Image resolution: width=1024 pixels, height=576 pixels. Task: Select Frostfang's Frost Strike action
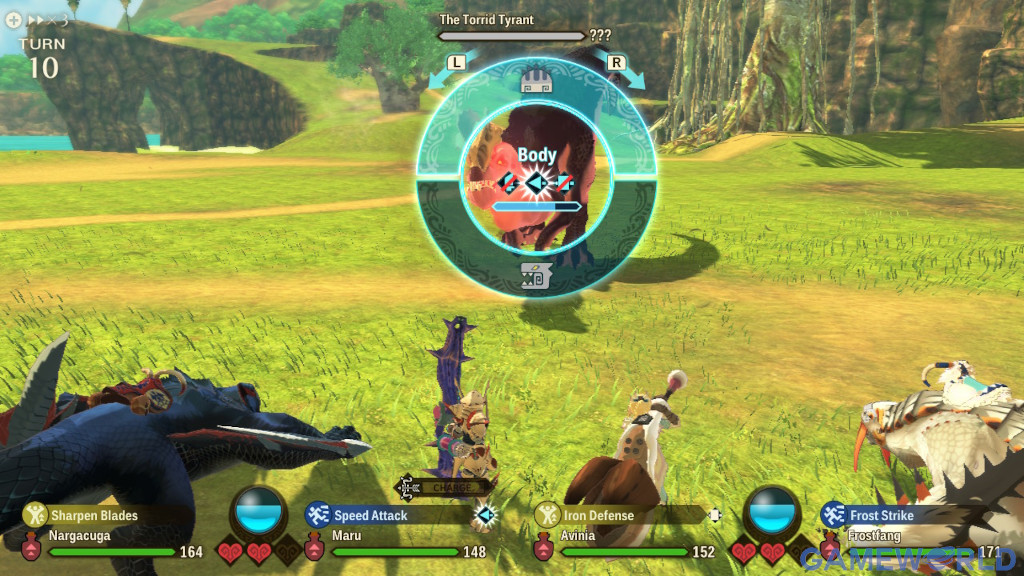pyautogui.click(x=882, y=515)
